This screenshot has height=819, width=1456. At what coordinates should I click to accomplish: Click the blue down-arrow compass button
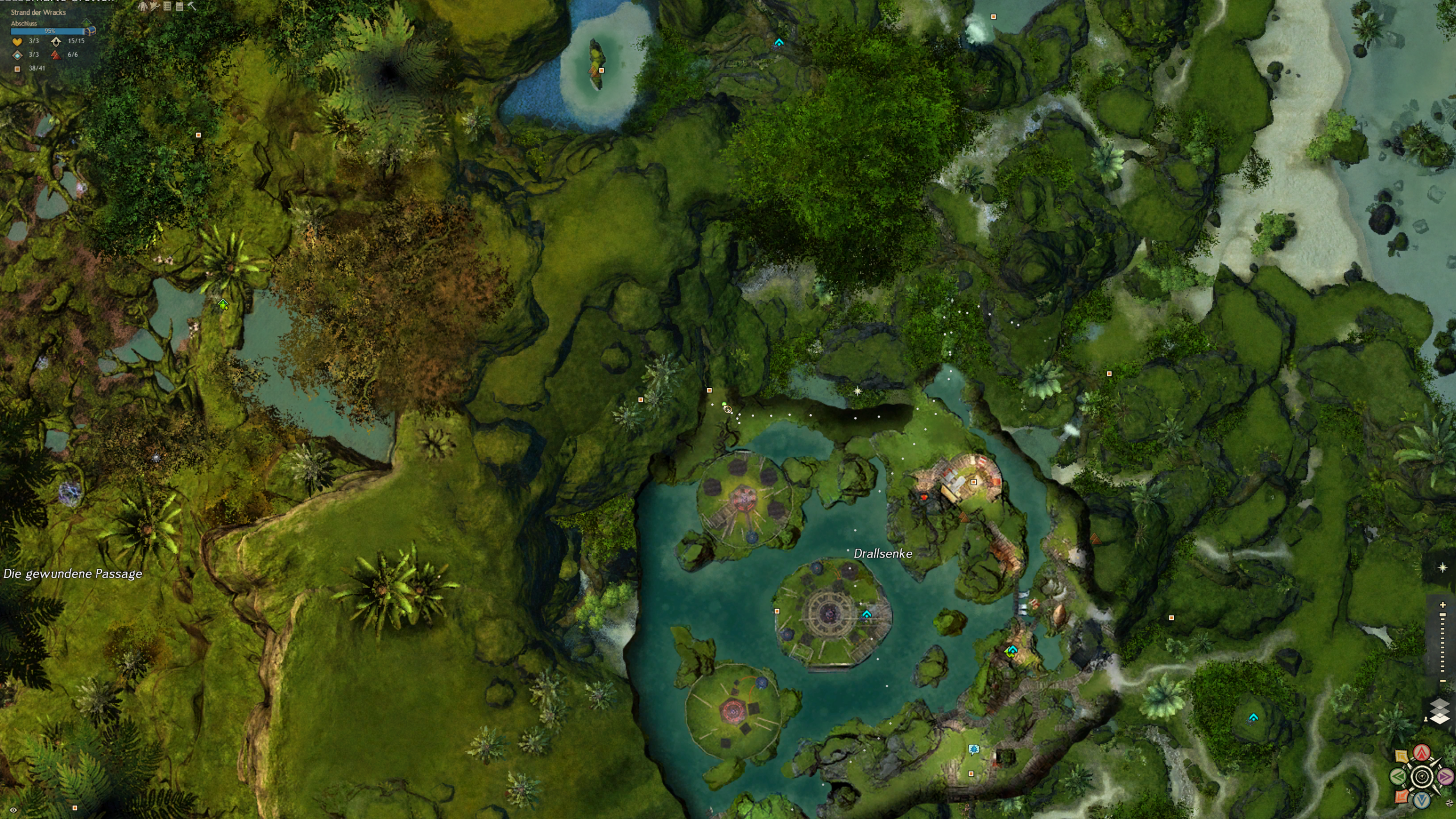pos(1422,800)
